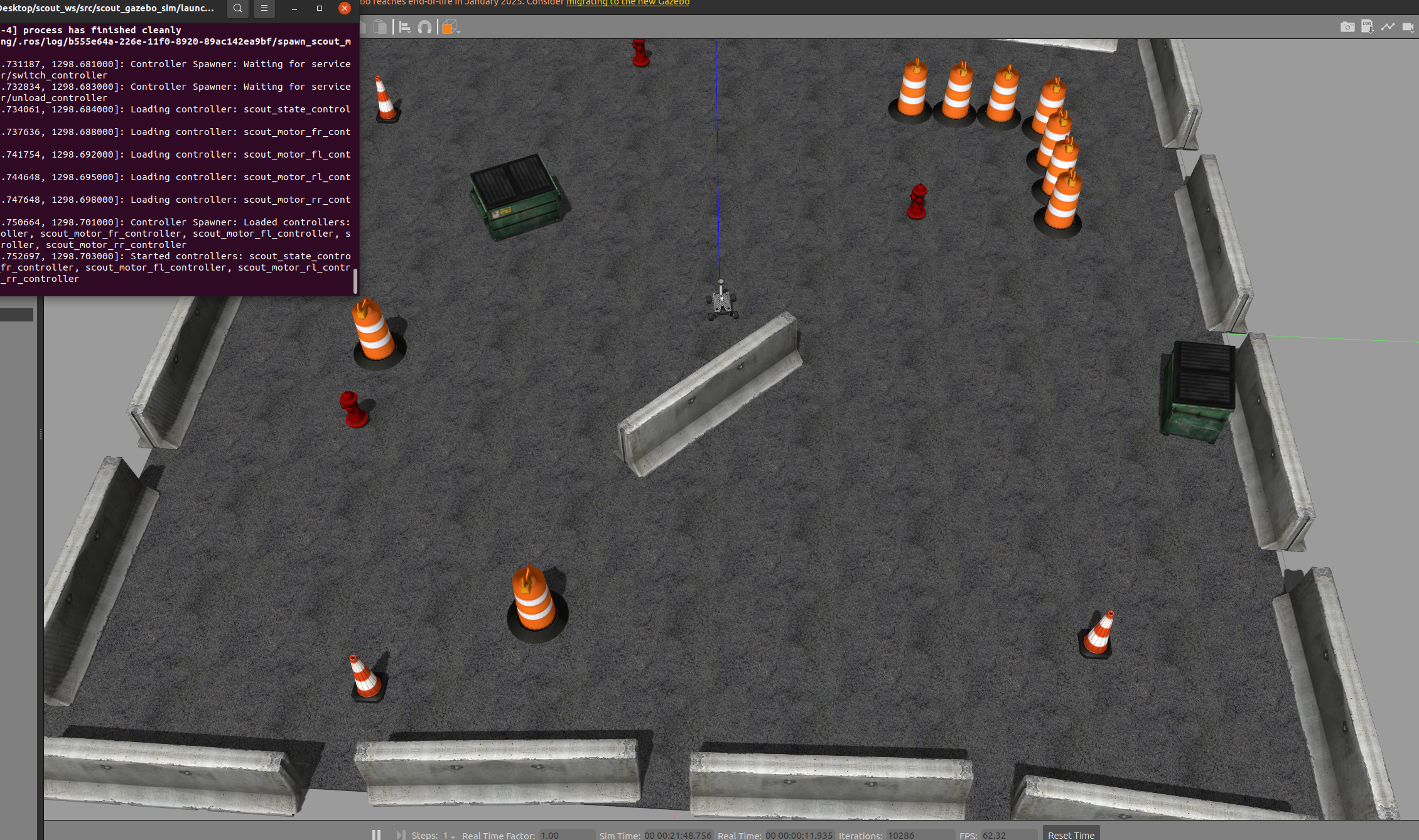Open the terminal hamburger menu
The height and width of the screenshot is (840, 1419).
(264, 9)
